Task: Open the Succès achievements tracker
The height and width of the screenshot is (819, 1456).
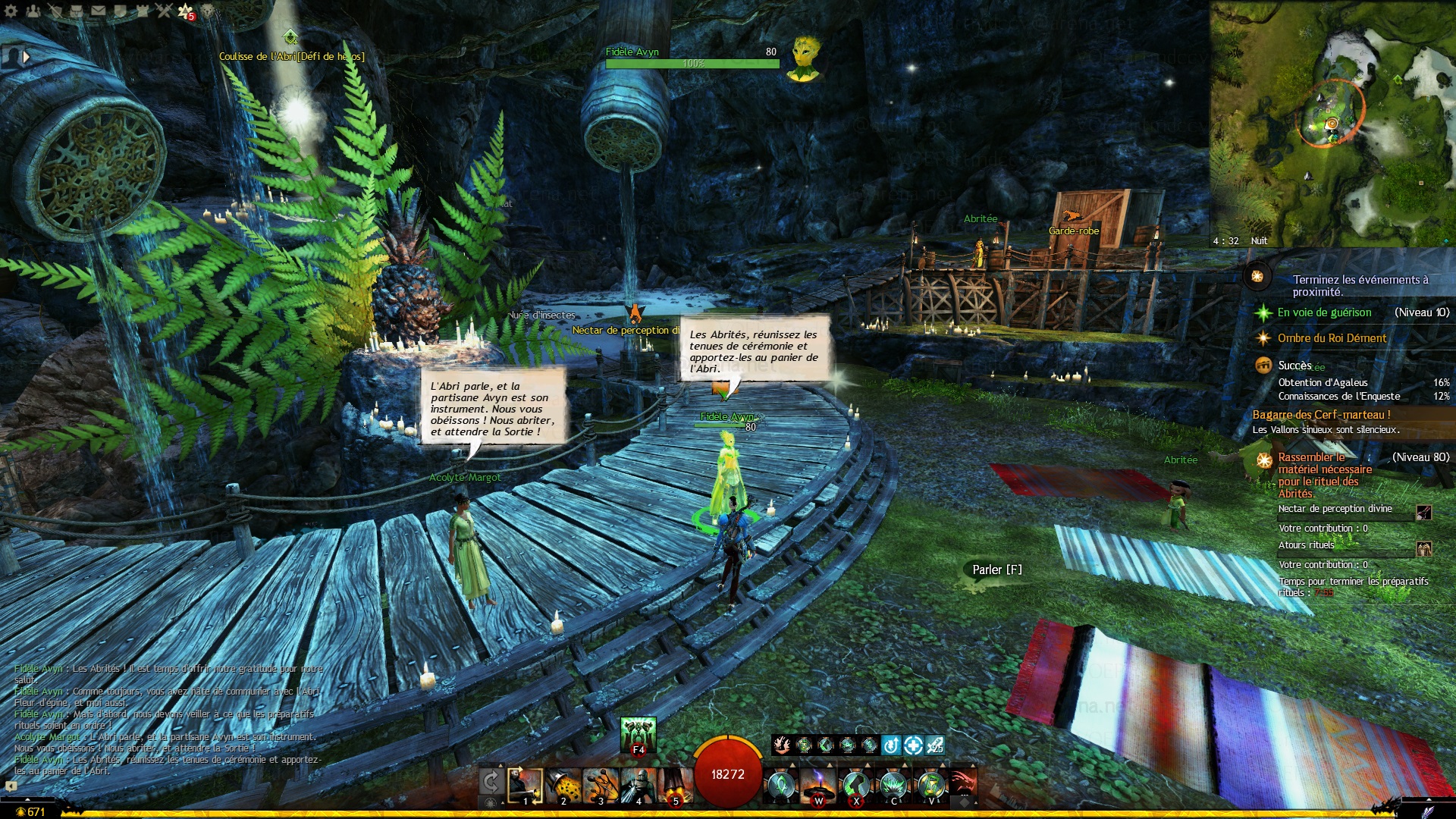Action: point(1294,366)
